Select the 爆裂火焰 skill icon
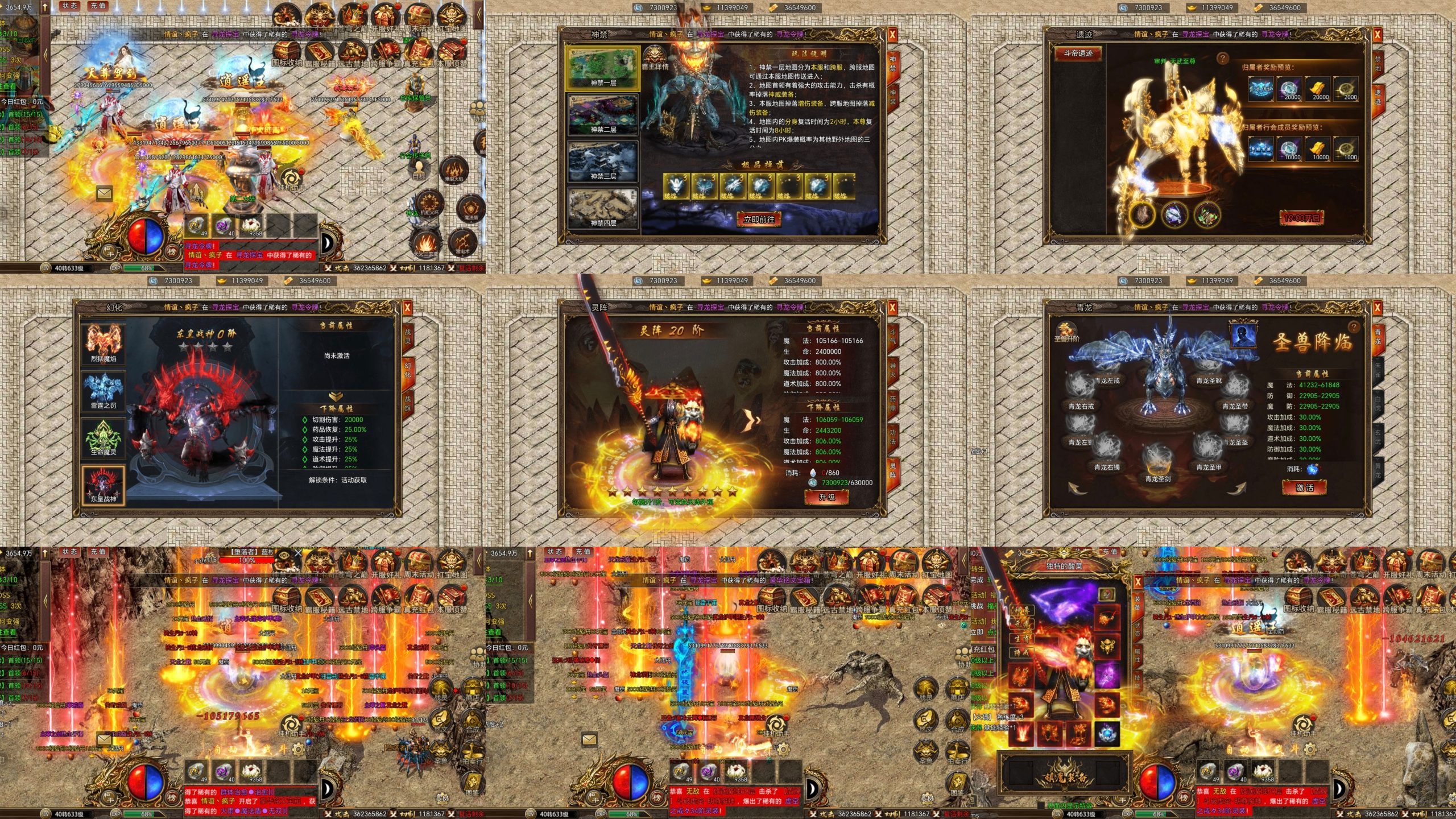Viewport: 1456px width, 819px height. pyautogui.click(x=454, y=171)
